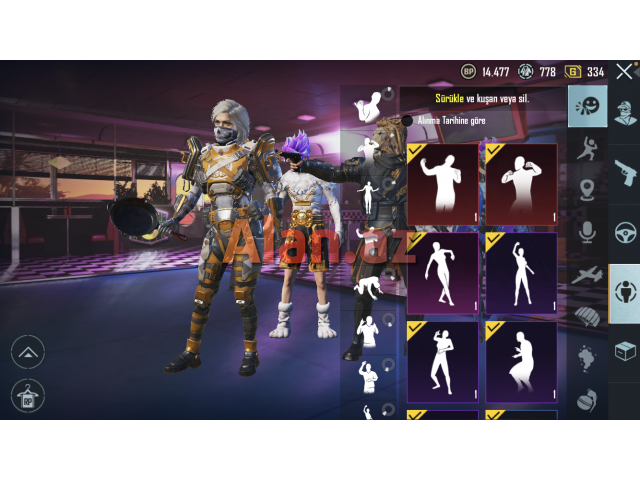
Task: Select the highlighted emote category tab
Action: 624,293
